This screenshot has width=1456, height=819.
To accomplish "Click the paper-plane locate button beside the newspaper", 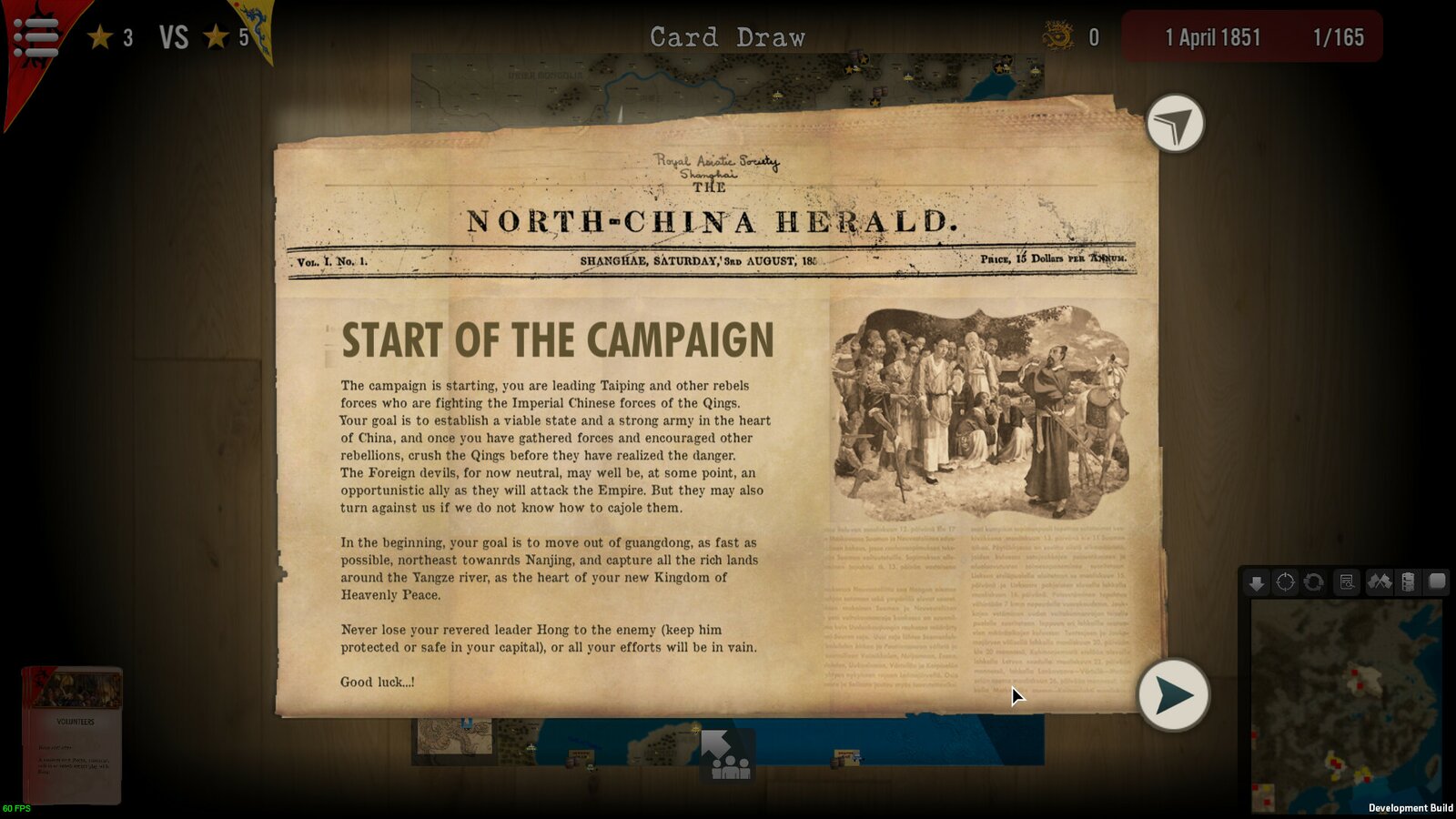I will tap(1175, 124).
